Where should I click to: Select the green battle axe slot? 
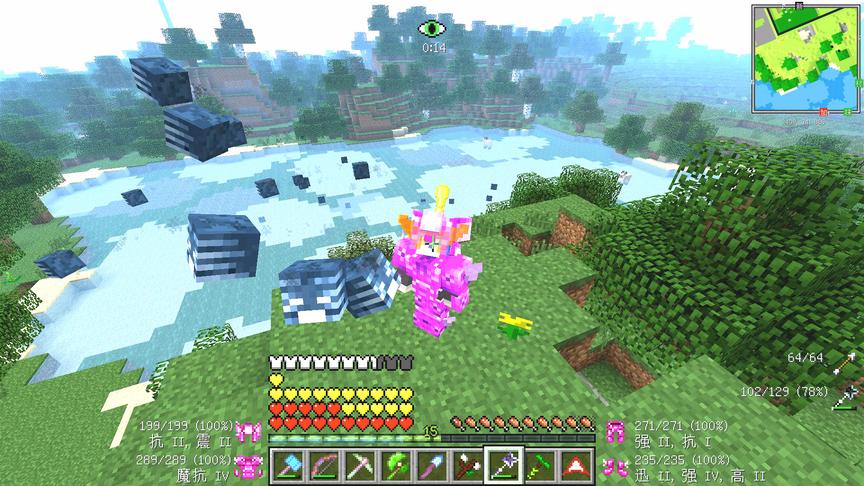point(393,465)
